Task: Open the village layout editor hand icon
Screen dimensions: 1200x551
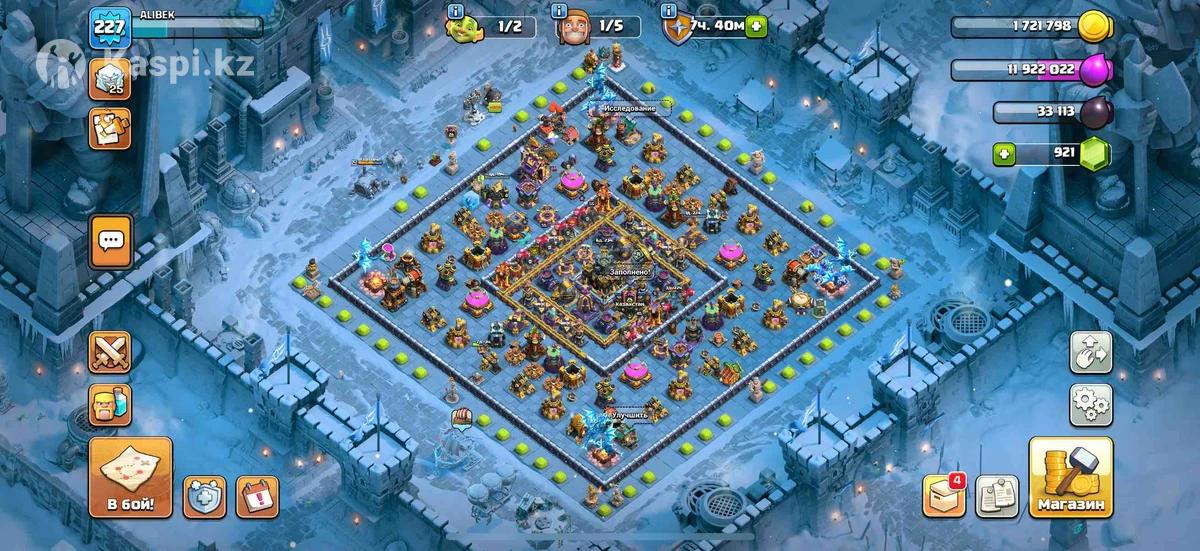Action: (1092, 352)
